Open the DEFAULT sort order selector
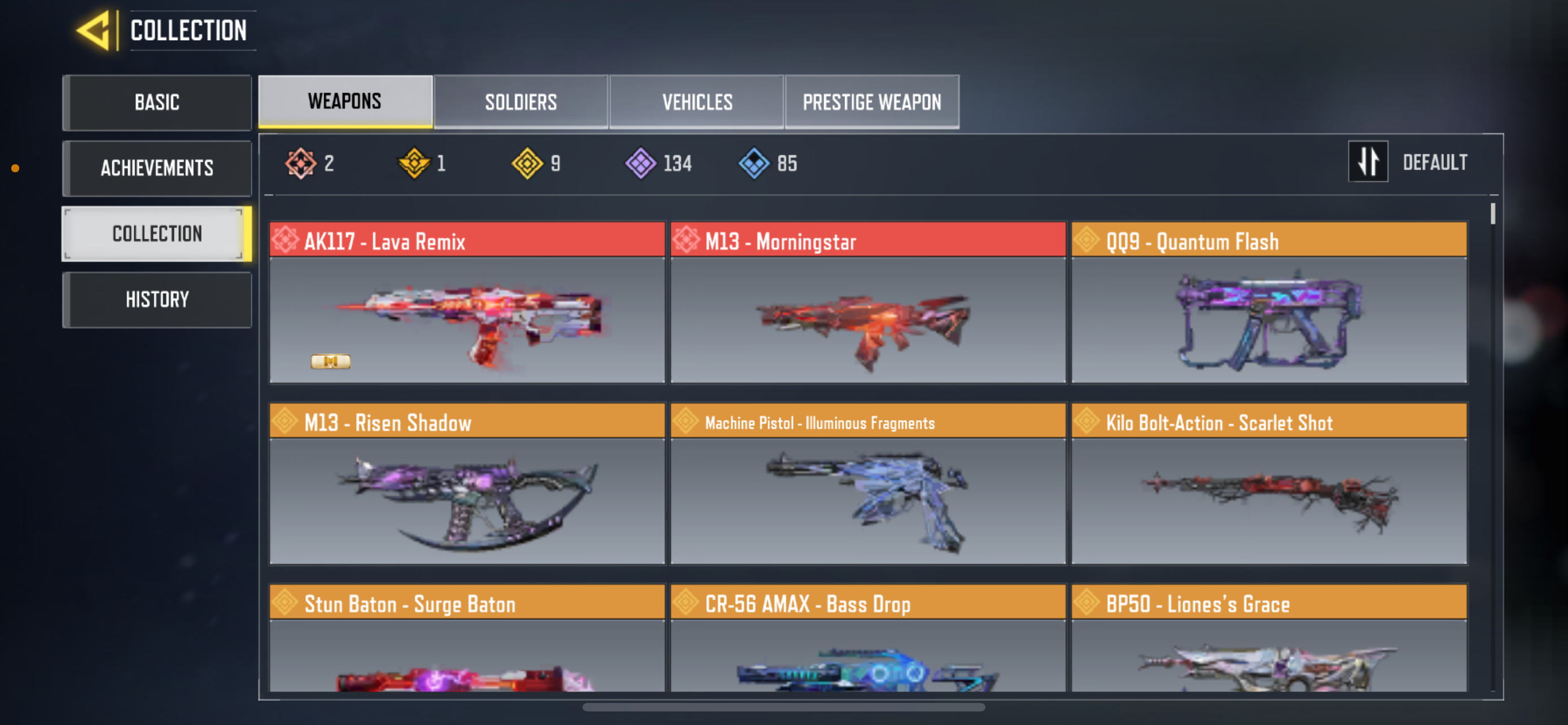 click(x=1435, y=161)
